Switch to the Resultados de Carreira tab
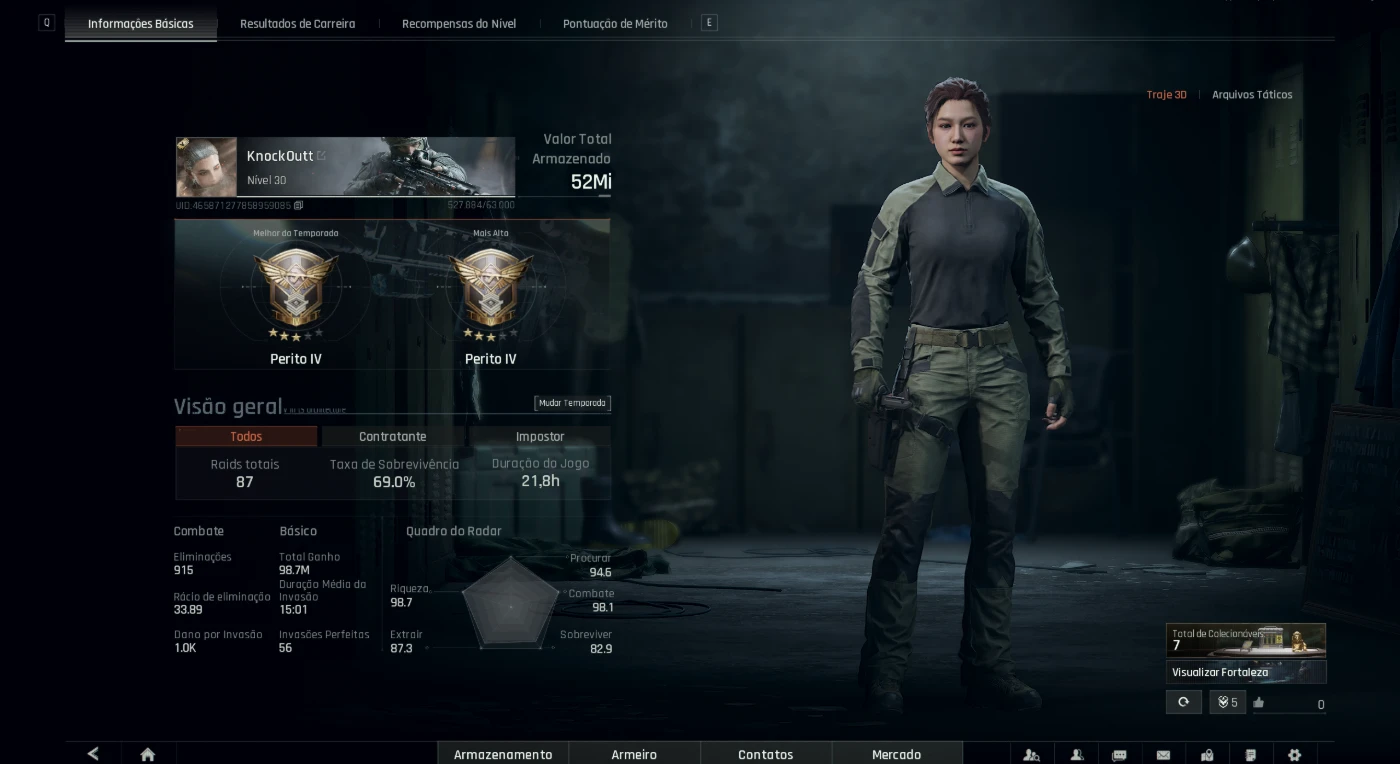 297,23
